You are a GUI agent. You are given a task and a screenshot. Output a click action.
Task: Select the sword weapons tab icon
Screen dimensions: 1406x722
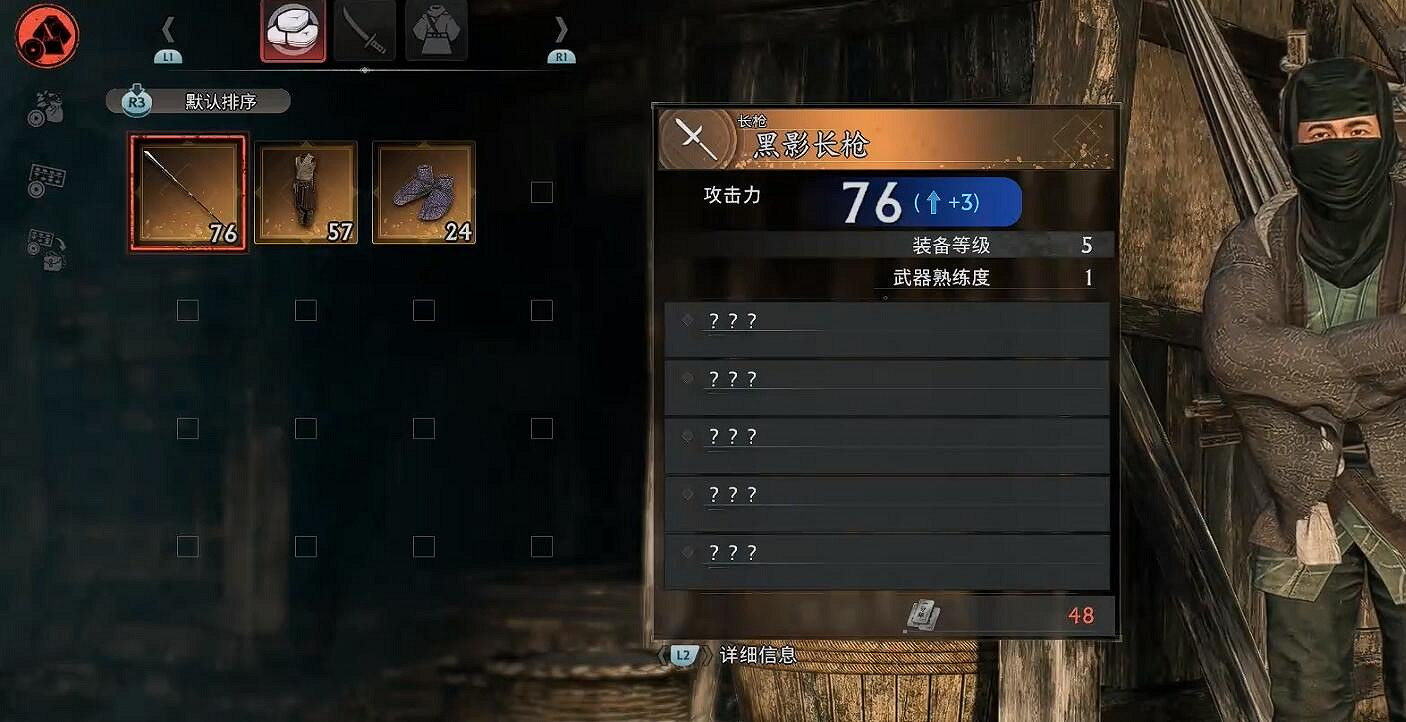[x=363, y=30]
